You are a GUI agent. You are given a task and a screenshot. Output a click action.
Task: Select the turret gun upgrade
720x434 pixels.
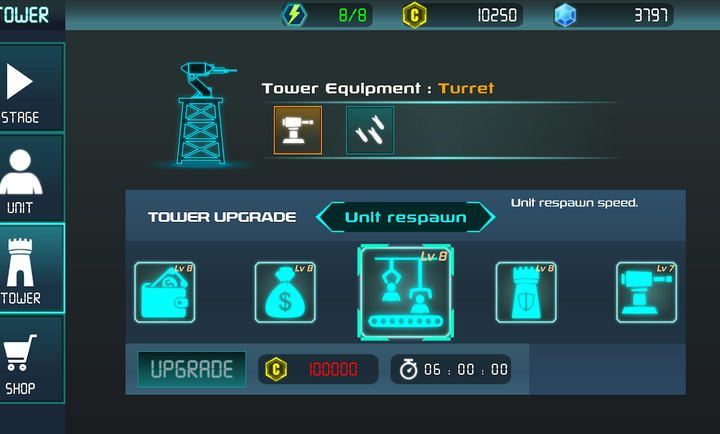point(646,292)
